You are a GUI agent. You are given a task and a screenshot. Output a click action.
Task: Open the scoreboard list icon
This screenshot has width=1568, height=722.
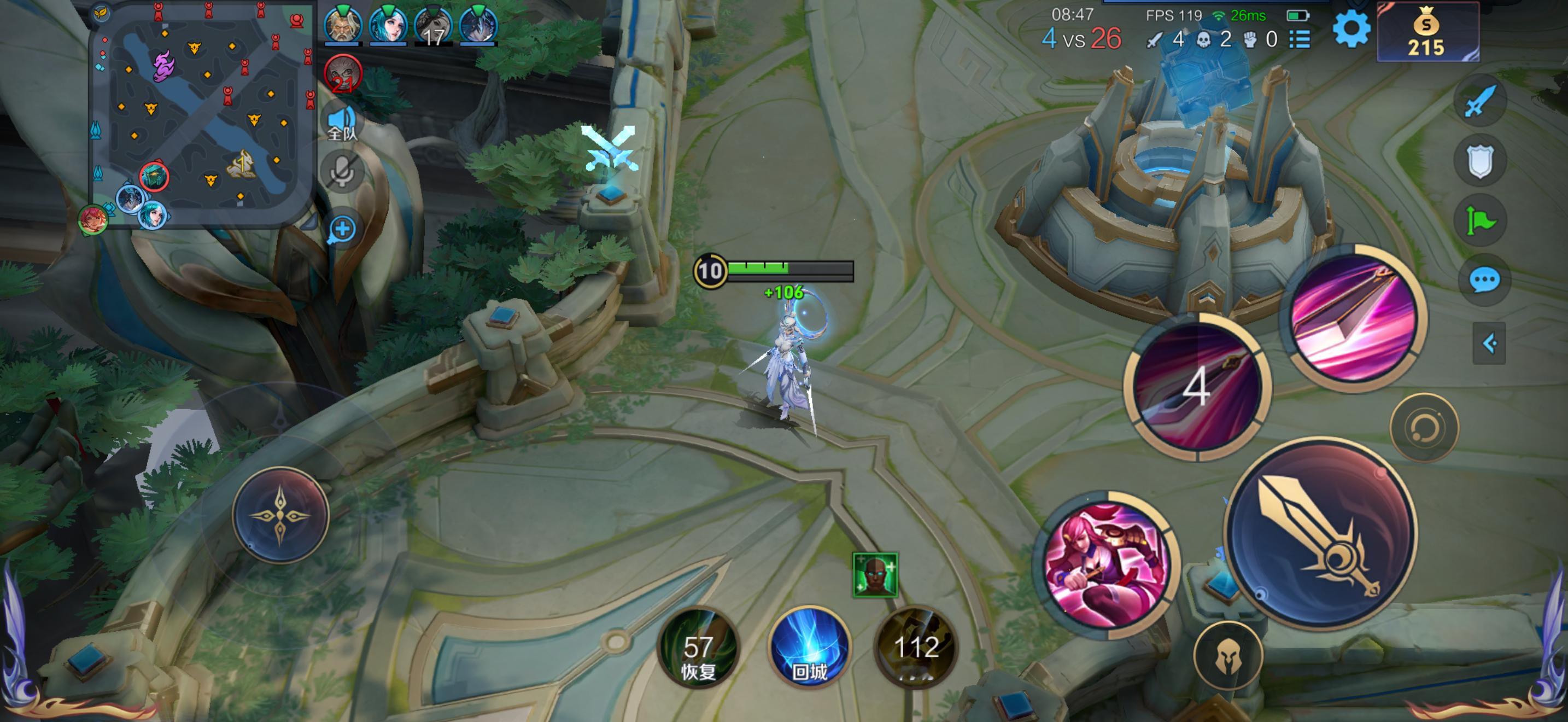pyautogui.click(x=1300, y=40)
